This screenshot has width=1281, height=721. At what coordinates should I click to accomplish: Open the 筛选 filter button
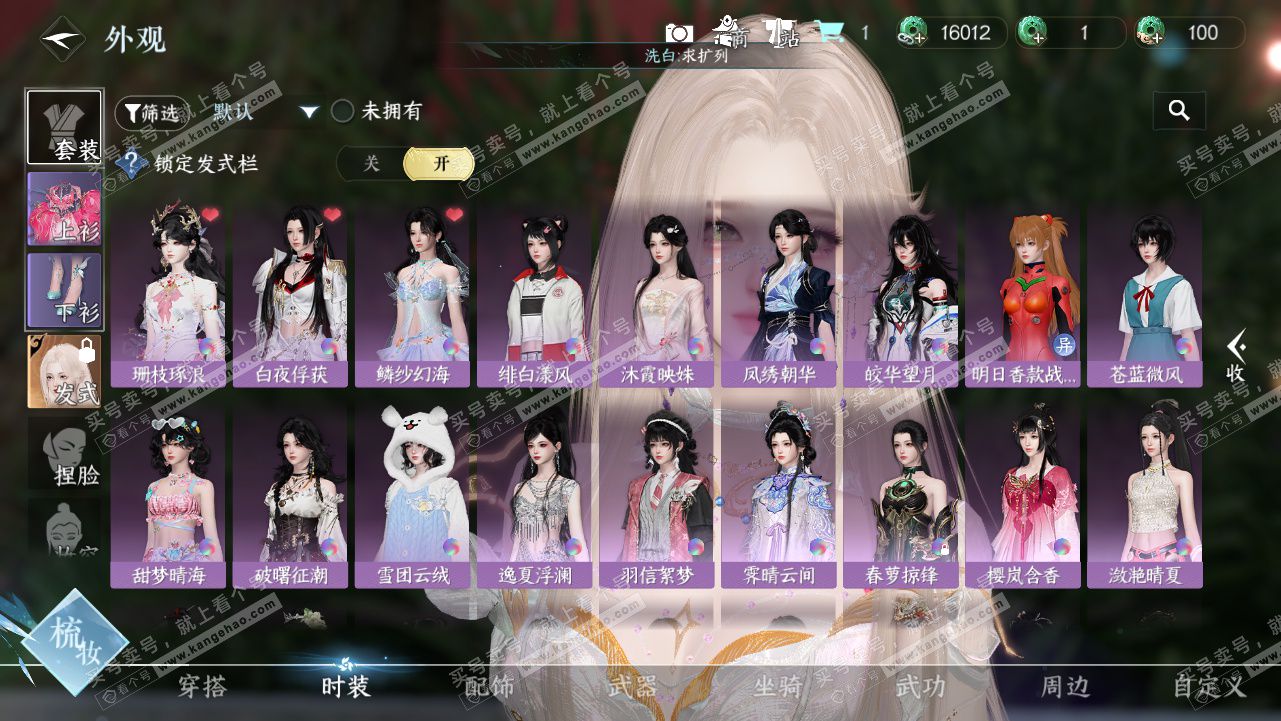pyautogui.click(x=152, y=112)
